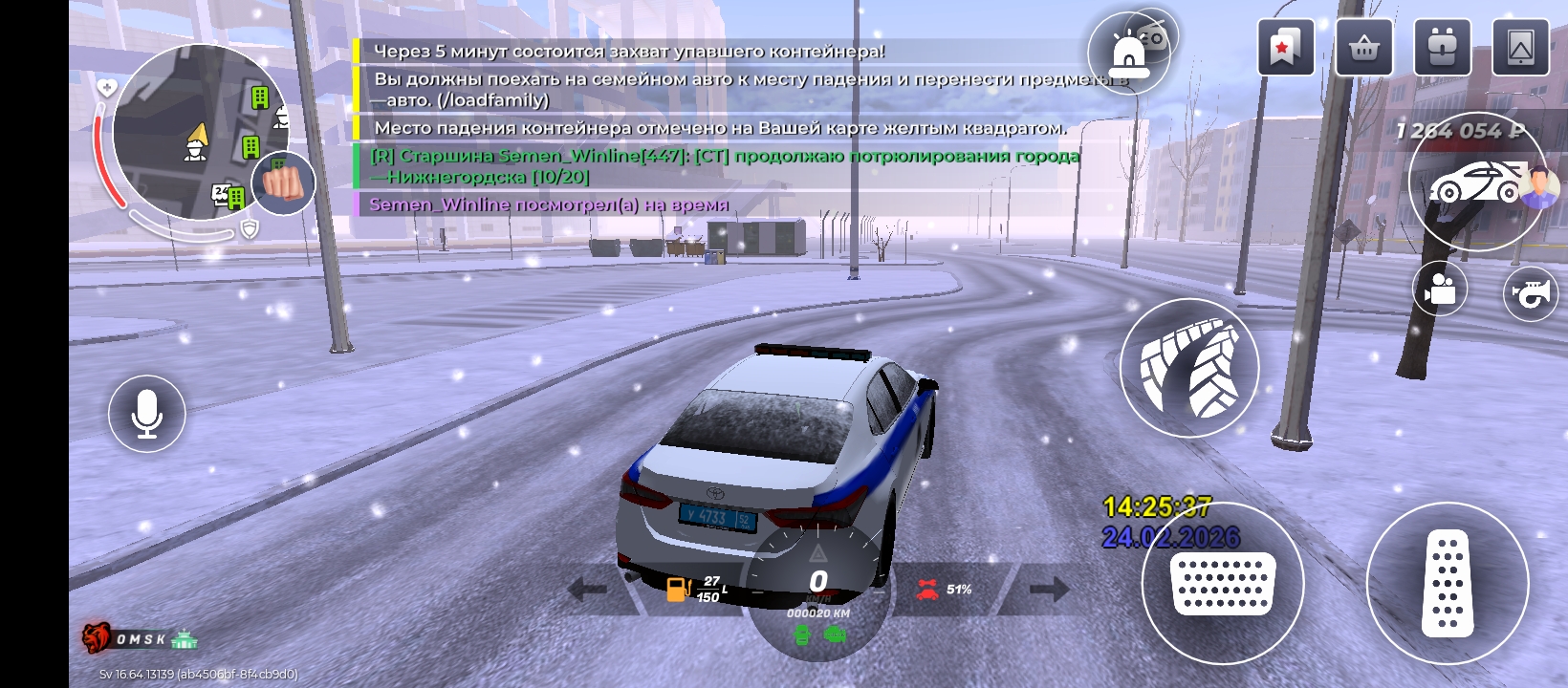Tap the car and driver action button

coord(1477,182)
